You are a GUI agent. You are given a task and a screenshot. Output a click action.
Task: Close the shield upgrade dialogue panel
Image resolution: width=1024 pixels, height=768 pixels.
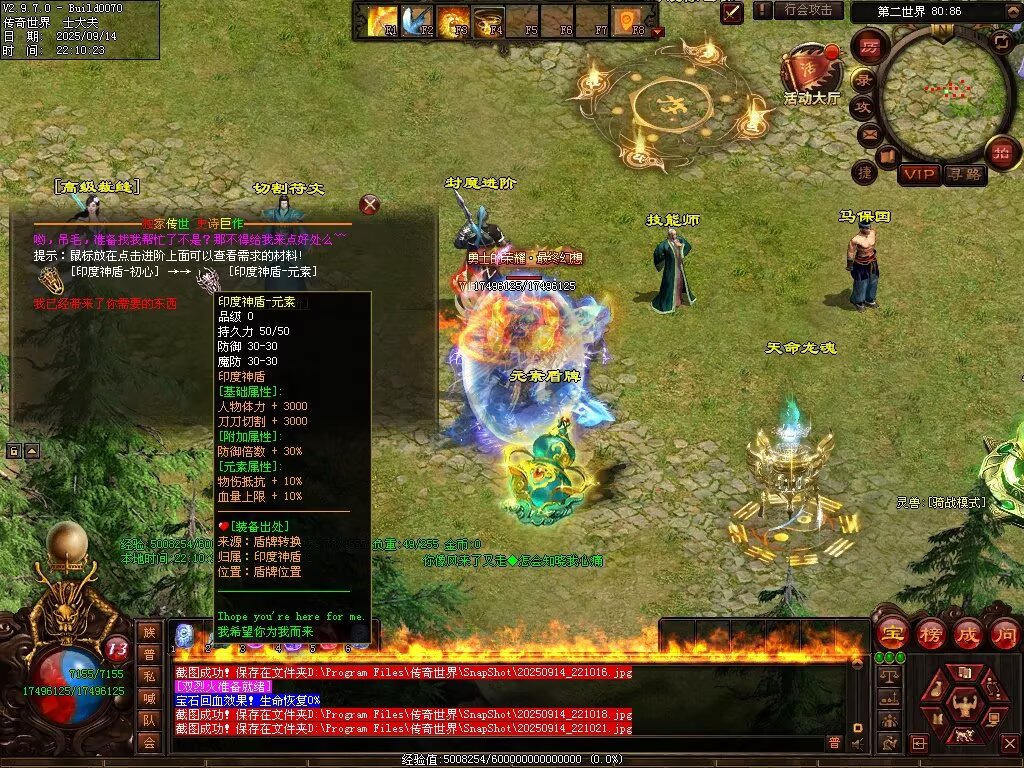(370, 205)
